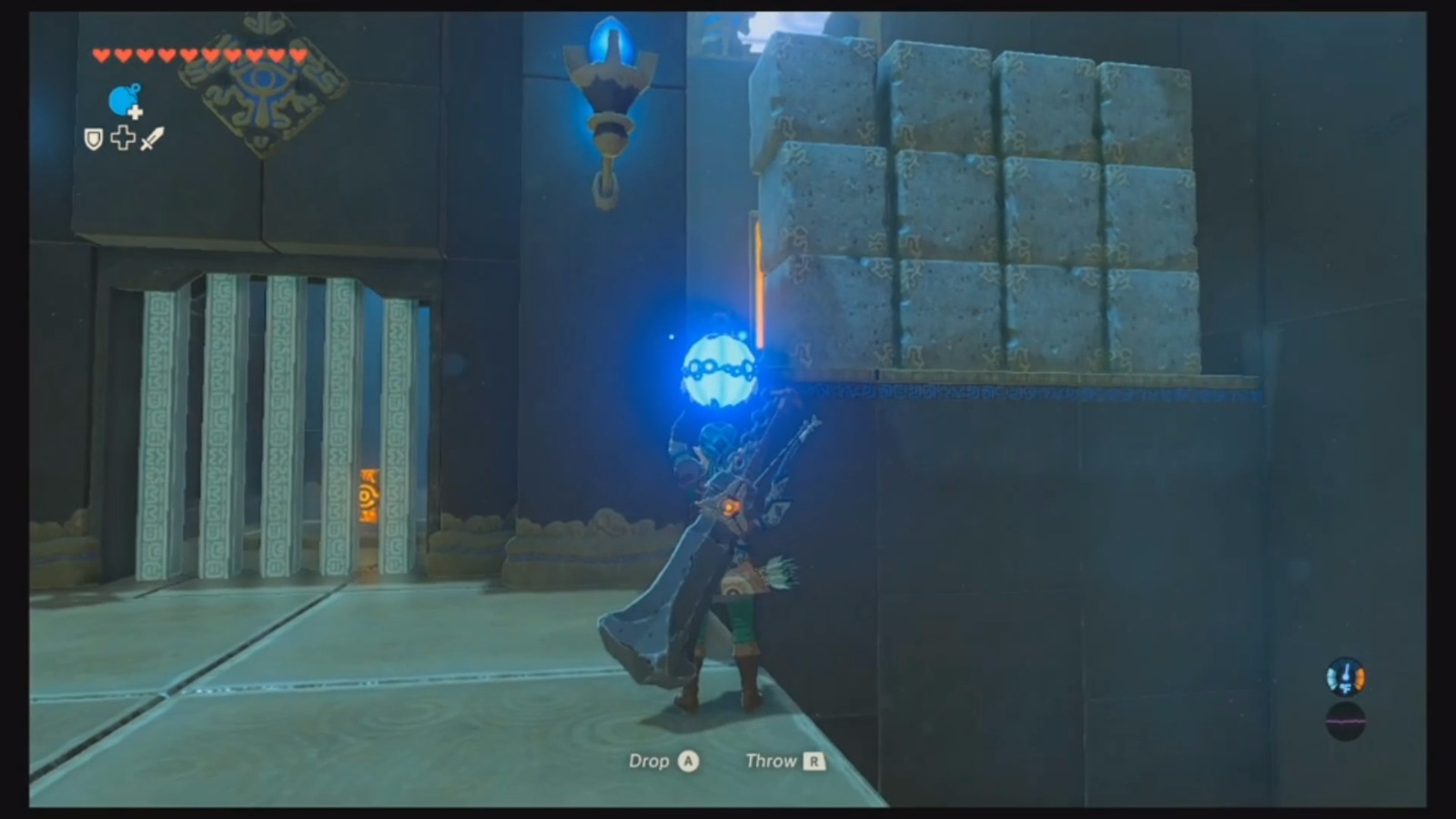The image size is (1456, 819).
Task: Select the Drop action label
Action: pyautogui.click(x=651, y=762)
